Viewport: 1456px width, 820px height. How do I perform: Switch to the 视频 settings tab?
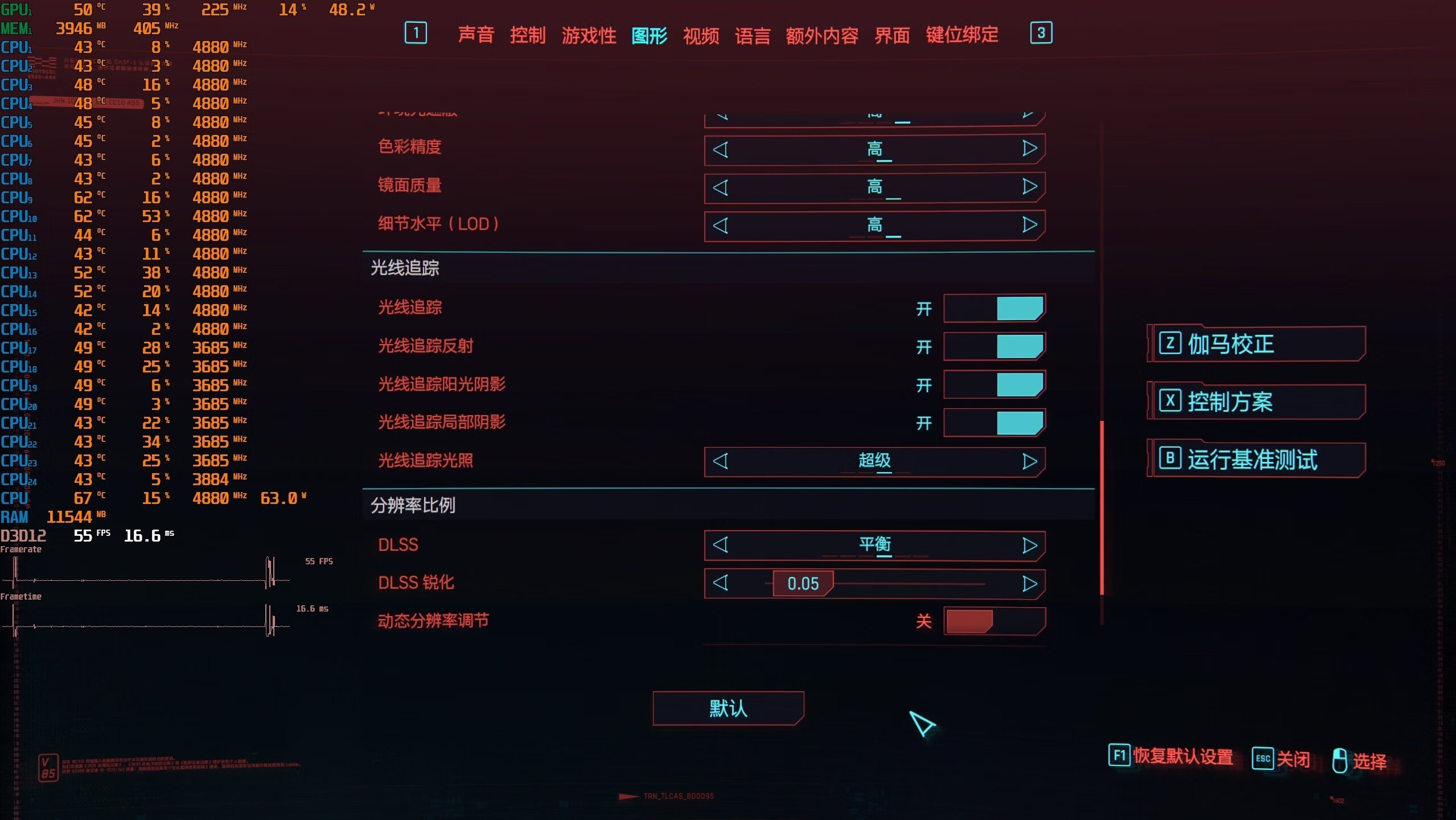coord(701,35)
